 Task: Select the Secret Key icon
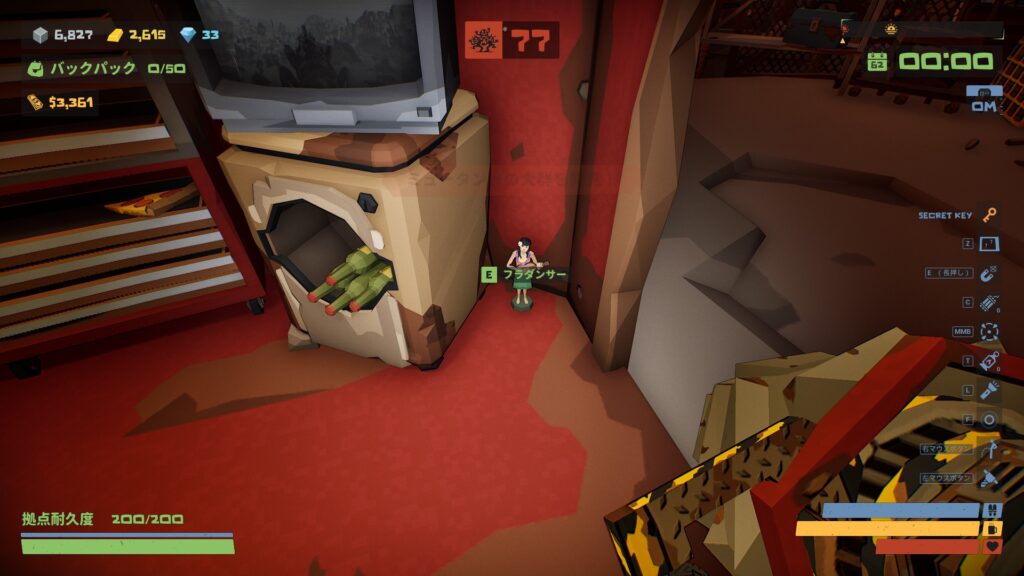[990, 215]
